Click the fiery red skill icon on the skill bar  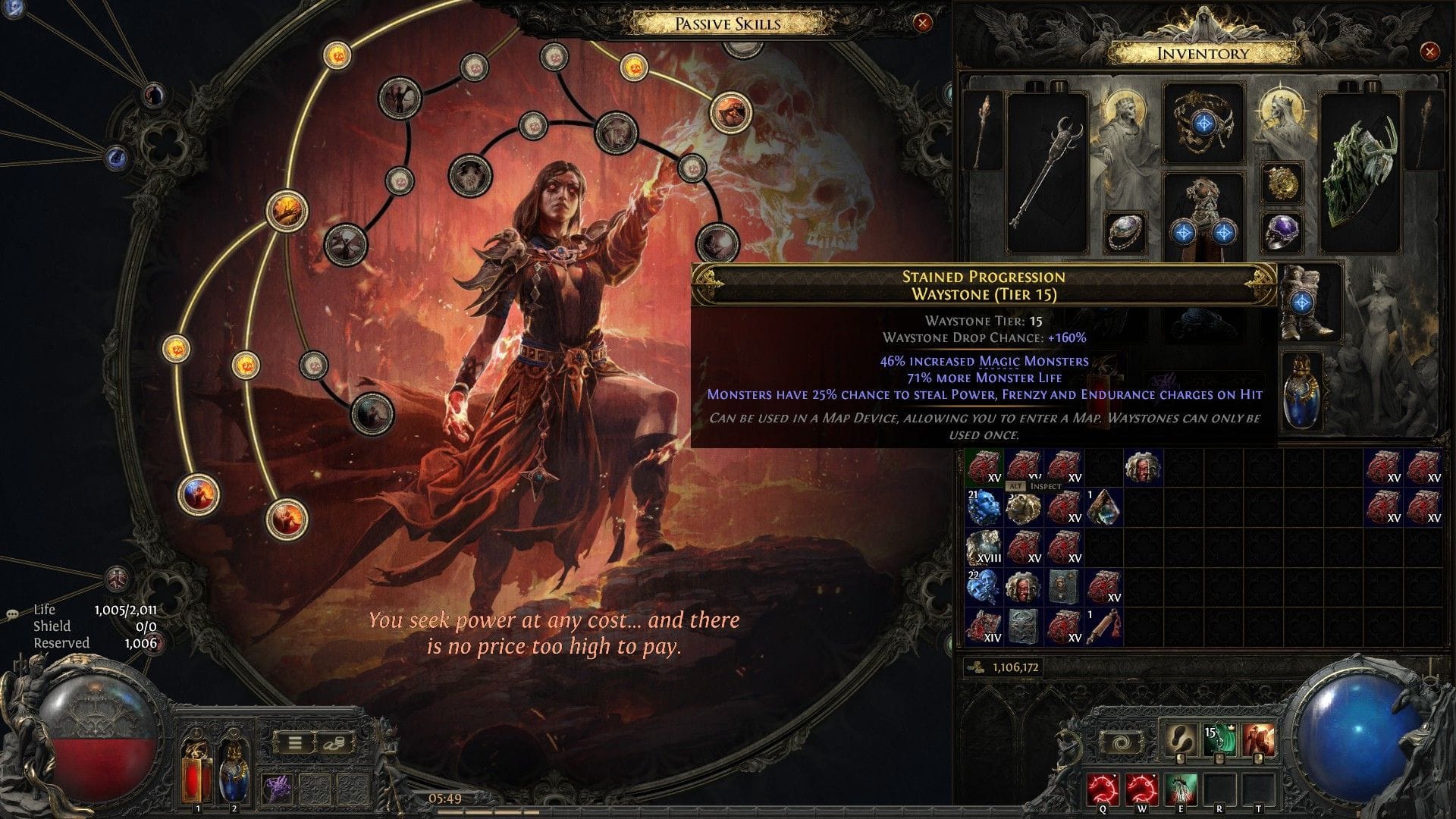[1259, 737]
